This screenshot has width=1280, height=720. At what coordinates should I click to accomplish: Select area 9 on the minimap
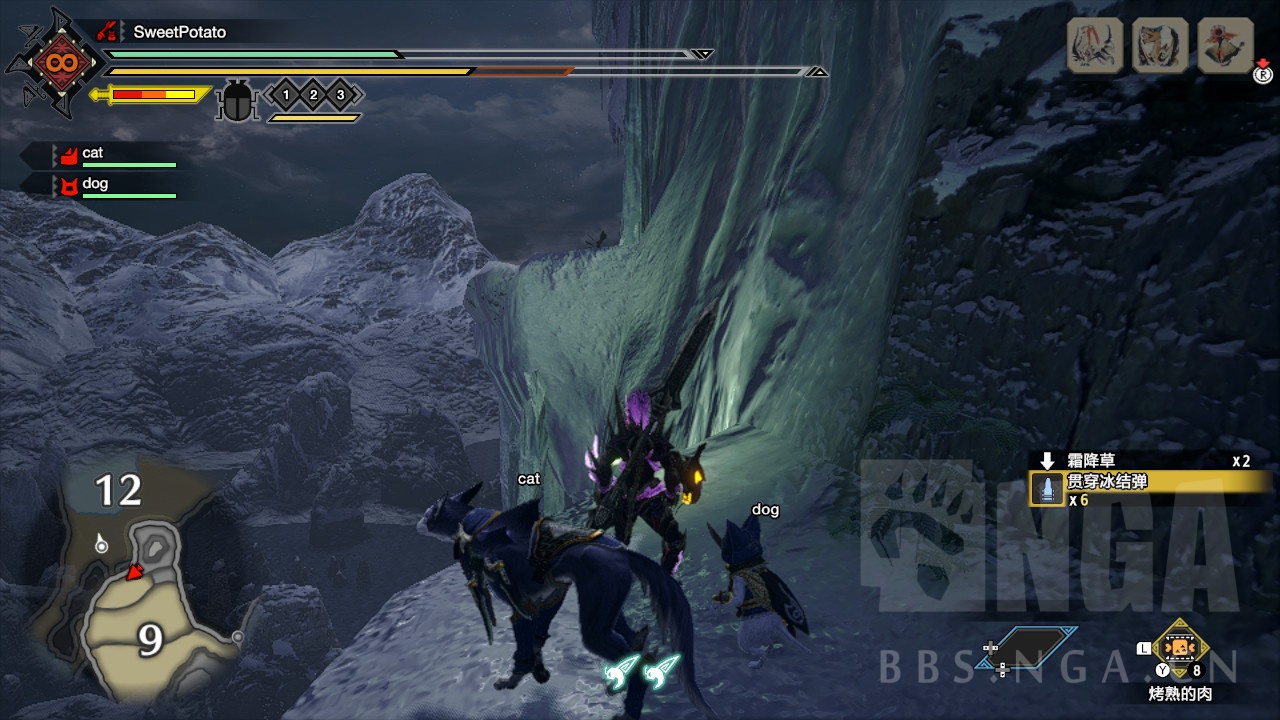point(150,639)
